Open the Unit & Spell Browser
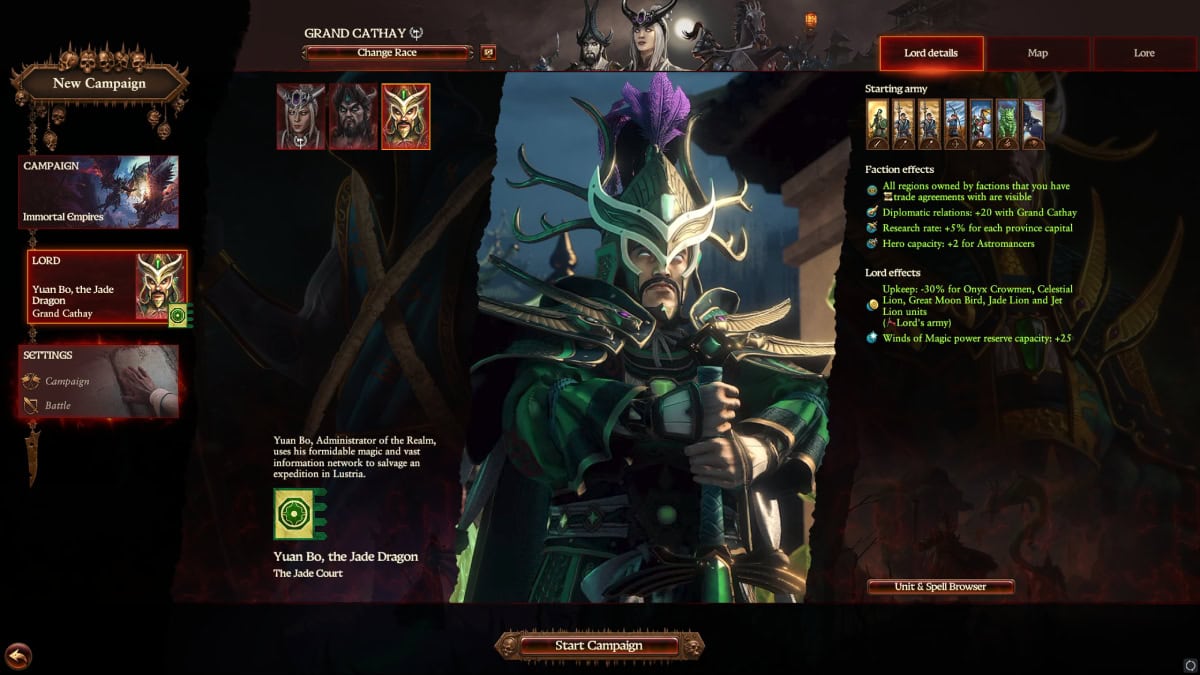Image resolution: width=1200 pixels, height=675 pixels. point(940,587)
